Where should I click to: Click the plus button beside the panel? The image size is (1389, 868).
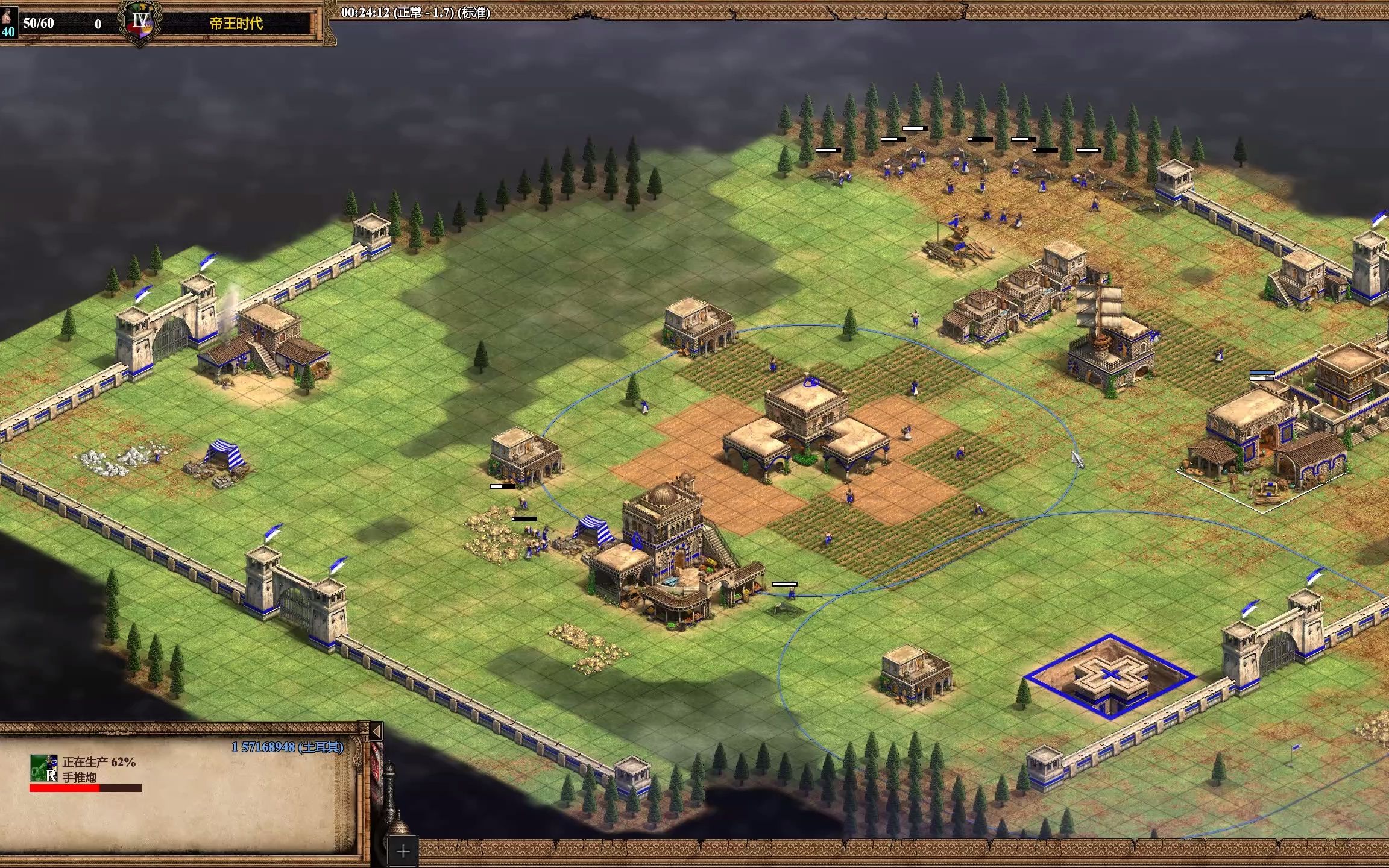tap(403, 852)
